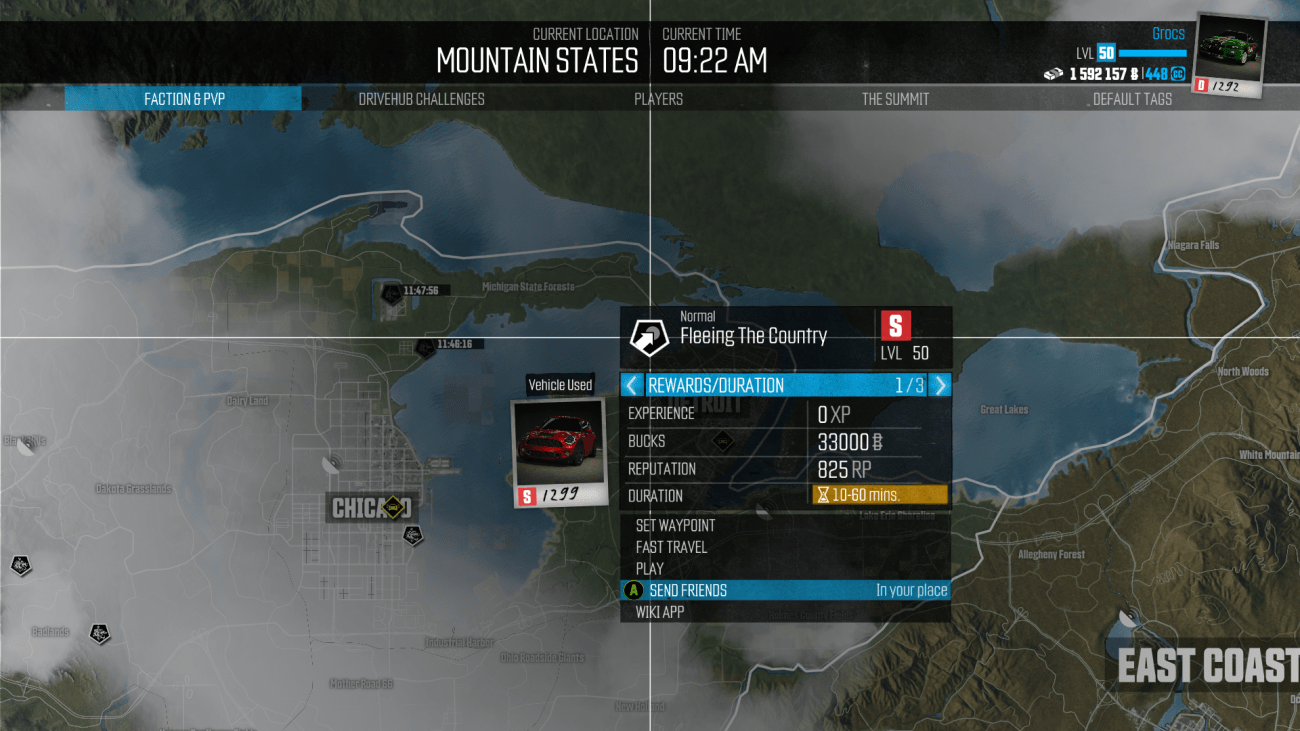Viewport: 1300px width, 731px height.
Task: Select the faction event icon in the Badlands
Action: point(98,635)
